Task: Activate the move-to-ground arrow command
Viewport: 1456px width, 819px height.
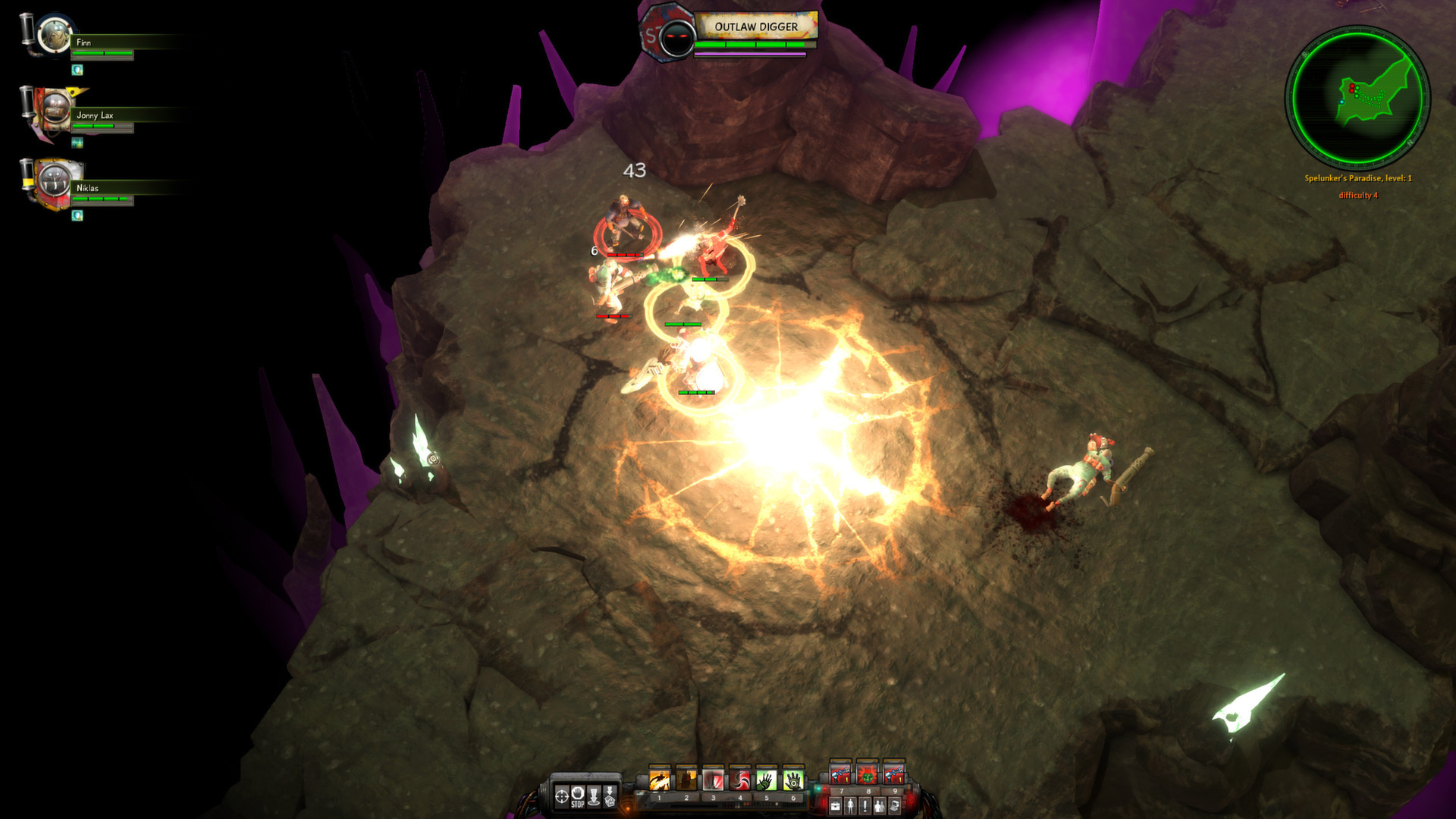Action: (594, 795)
